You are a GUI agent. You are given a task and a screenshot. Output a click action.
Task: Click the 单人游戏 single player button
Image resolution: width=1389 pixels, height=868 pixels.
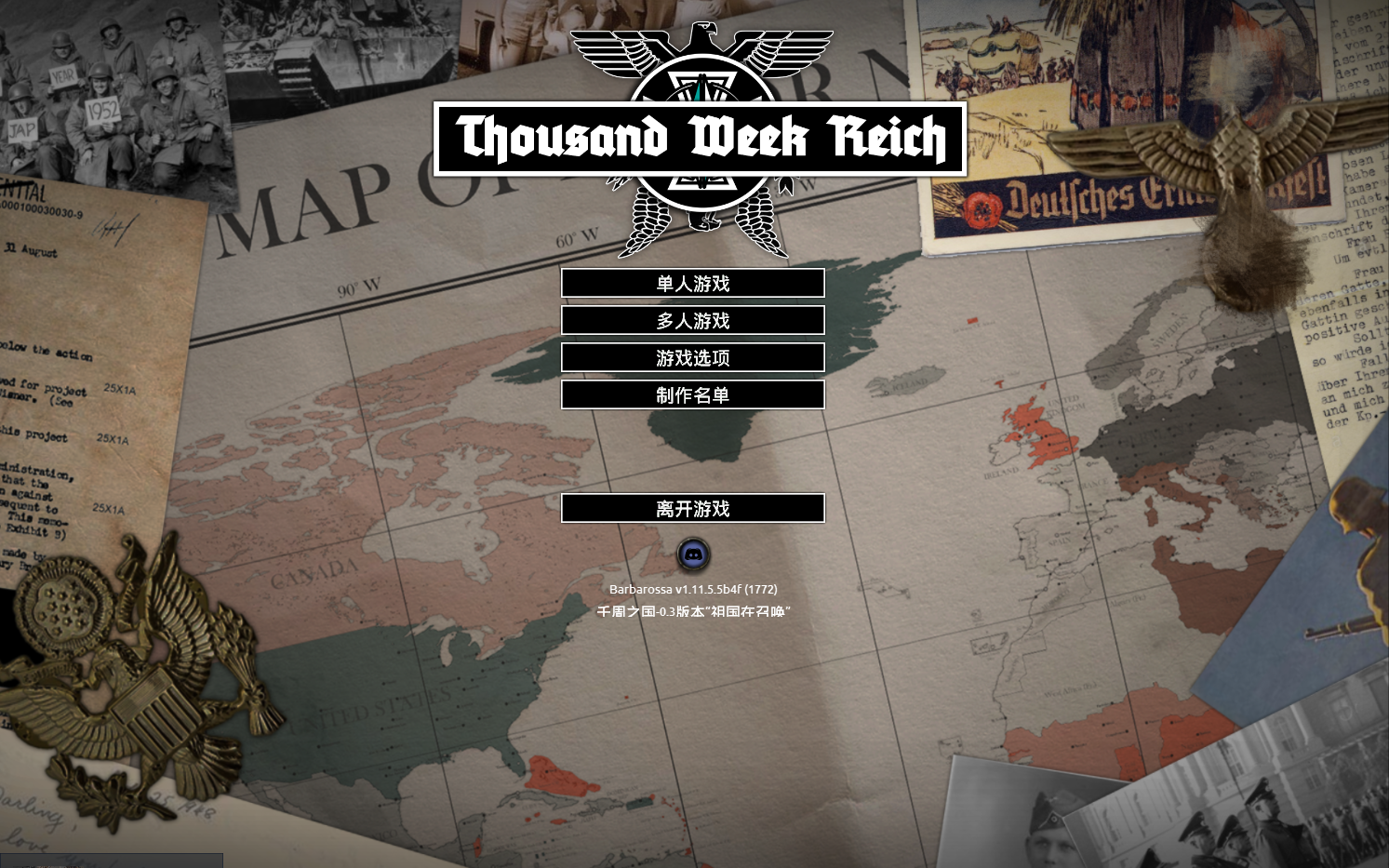point(692,283)
